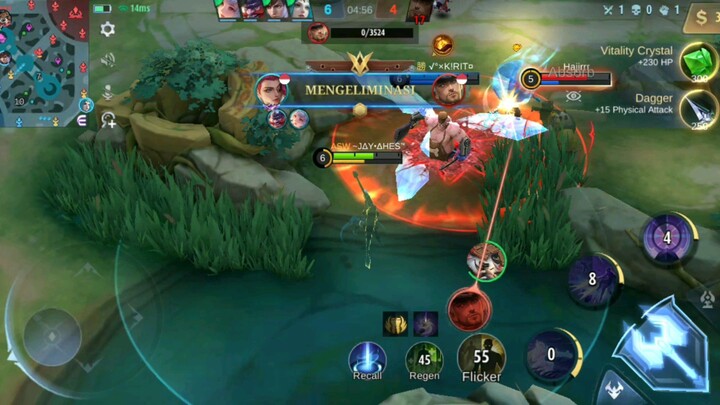This screenshot has height=405, width=720.
Task: Target the green-circled hero portrait
Action: (x=486, y=260)
